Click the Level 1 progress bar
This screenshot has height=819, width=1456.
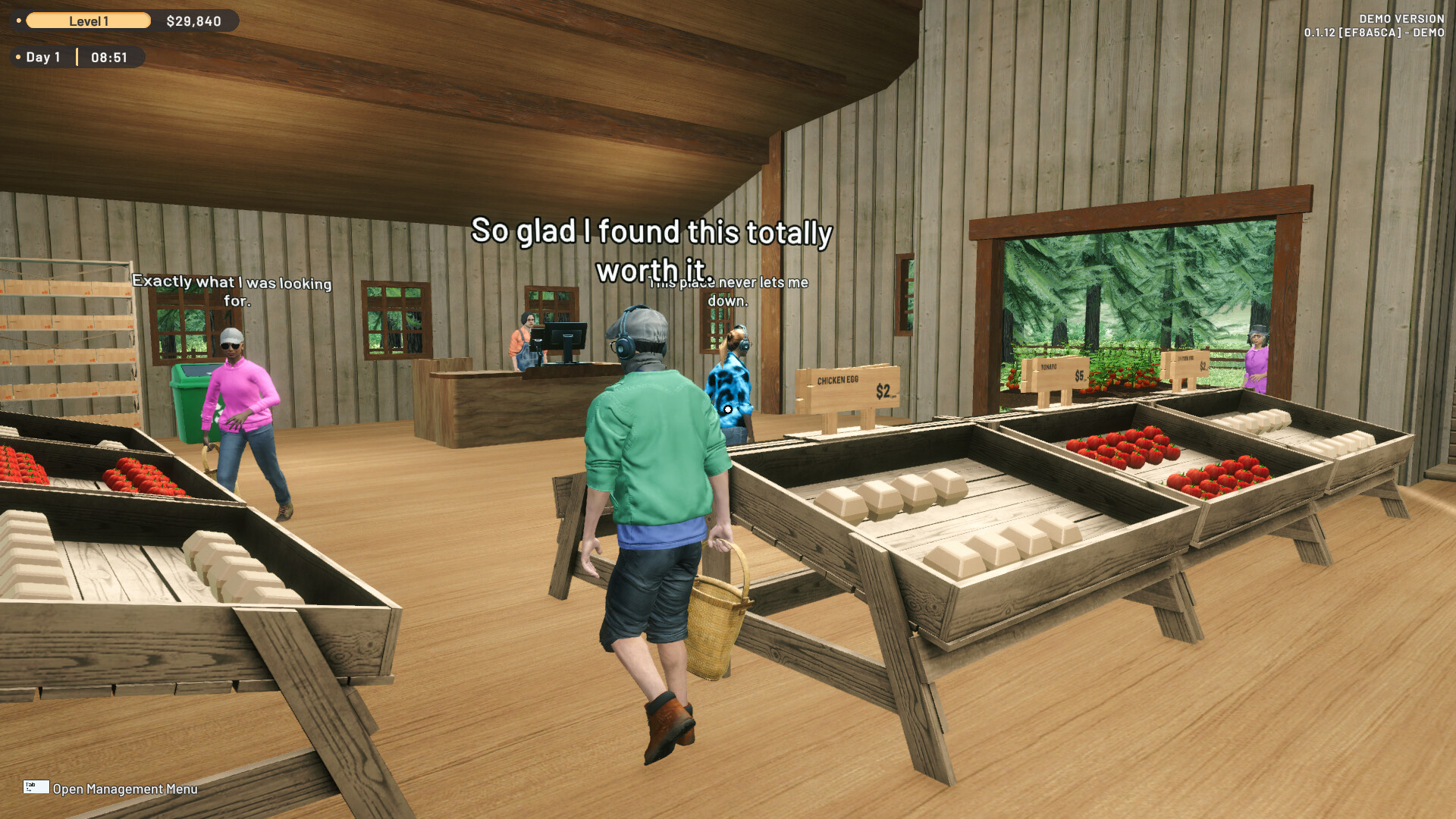tap(89, 20)
